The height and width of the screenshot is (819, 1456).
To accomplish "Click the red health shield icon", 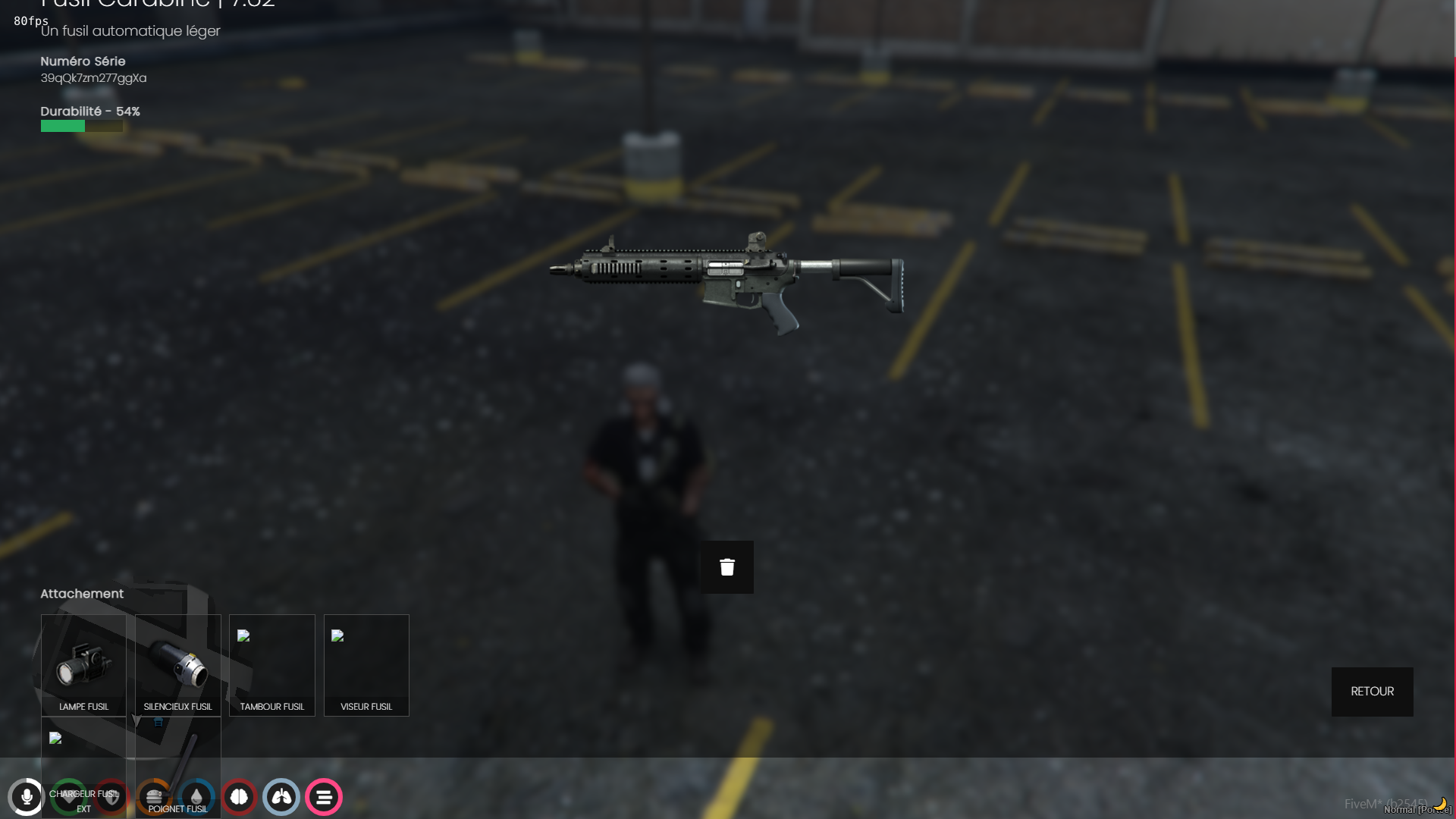I will pyautogui.click(x=112, y=797).
